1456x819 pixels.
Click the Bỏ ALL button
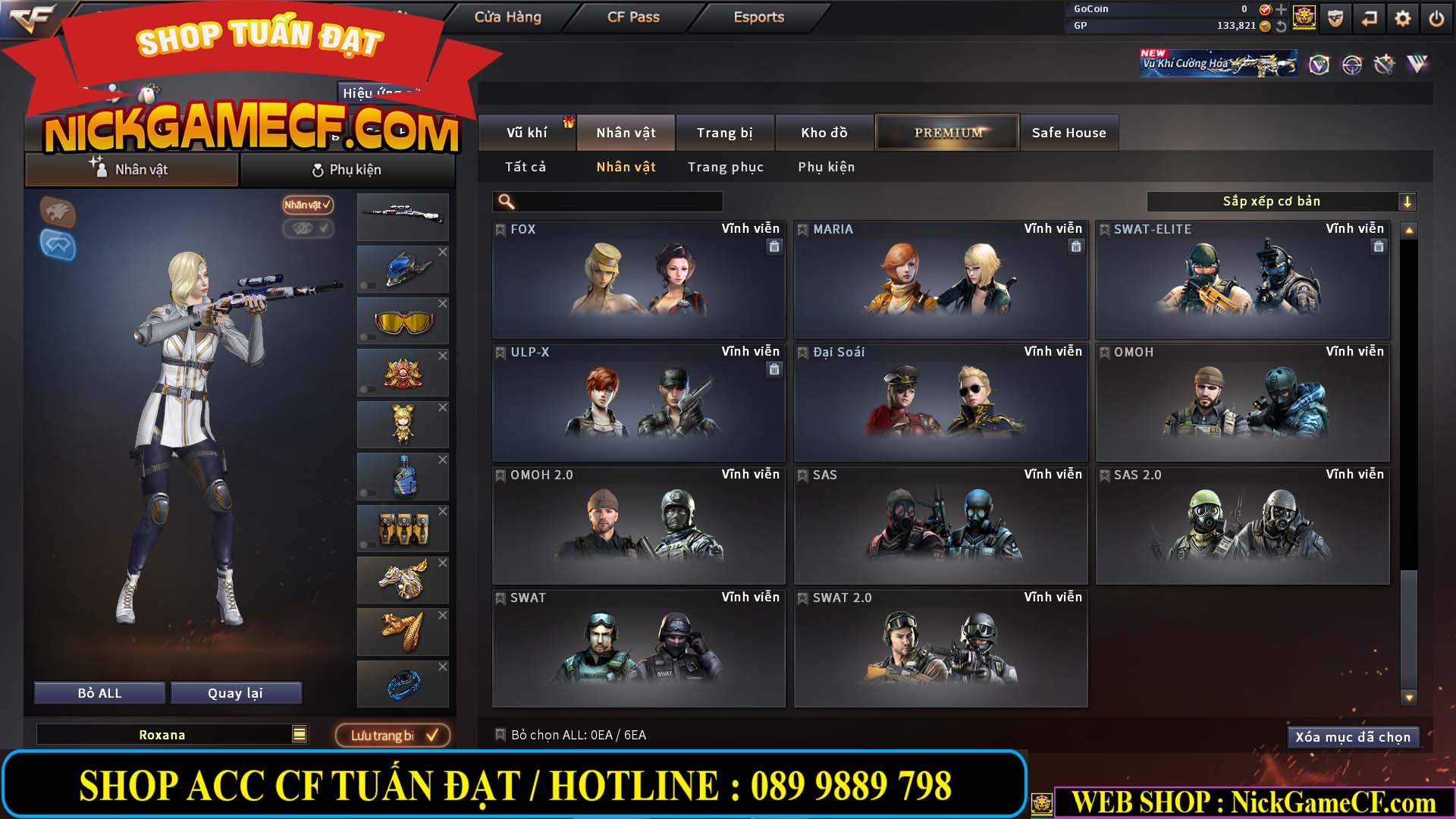tap(99, 692)
